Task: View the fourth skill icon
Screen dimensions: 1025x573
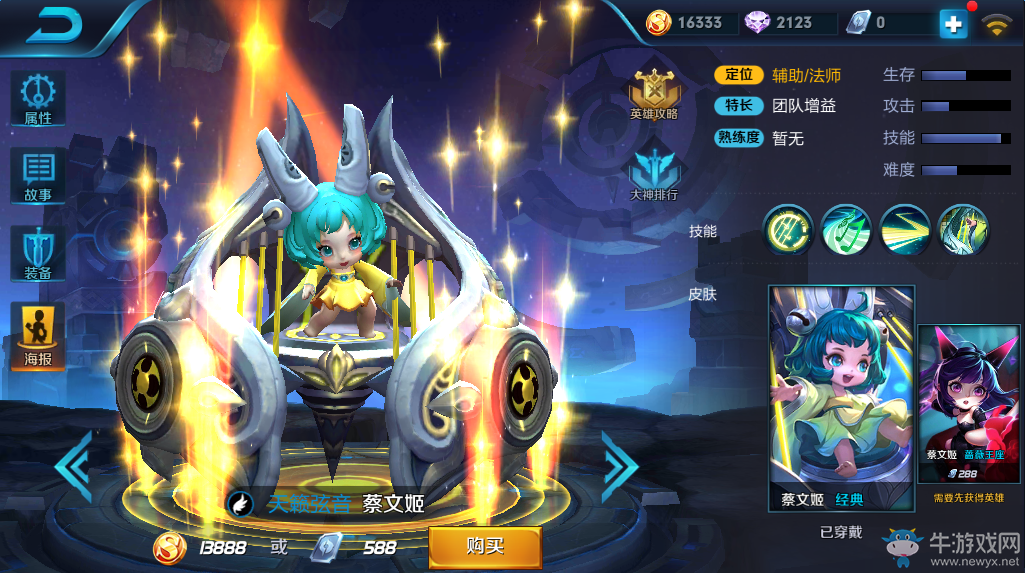Action: tap(963, 230)
